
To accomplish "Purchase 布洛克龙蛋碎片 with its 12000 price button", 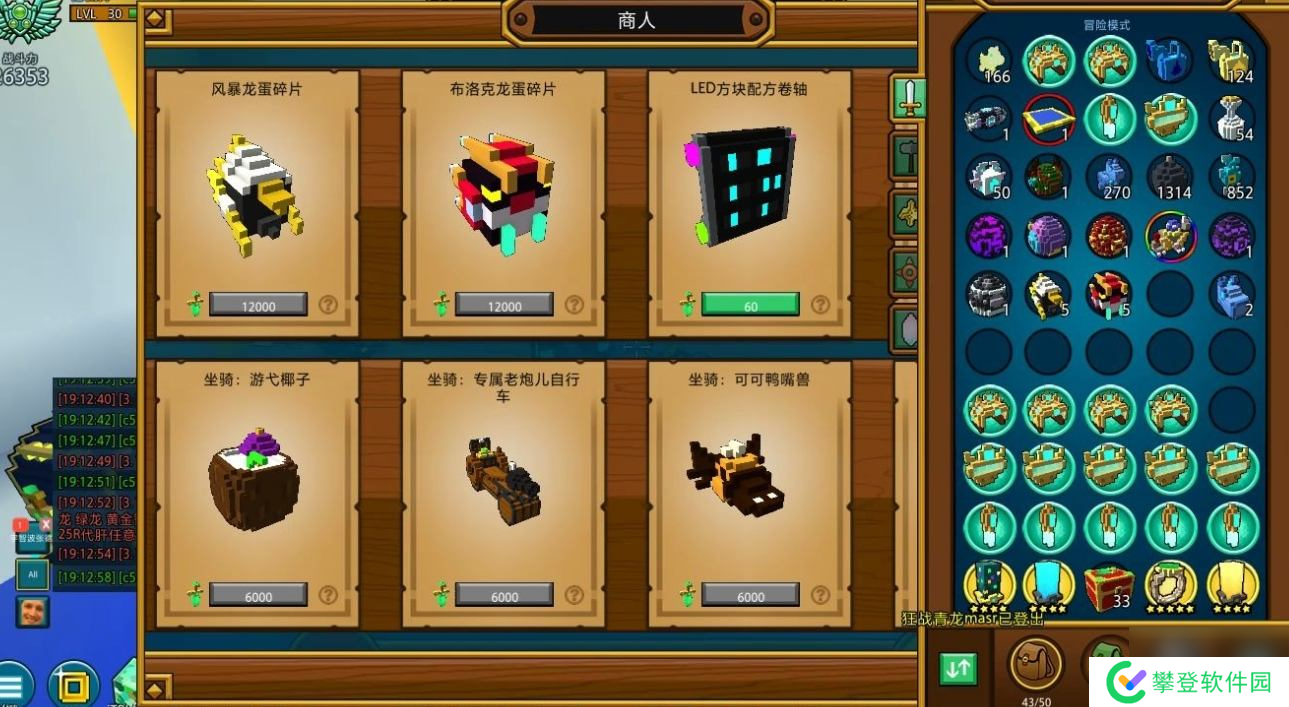I will [x=504, y=304].
